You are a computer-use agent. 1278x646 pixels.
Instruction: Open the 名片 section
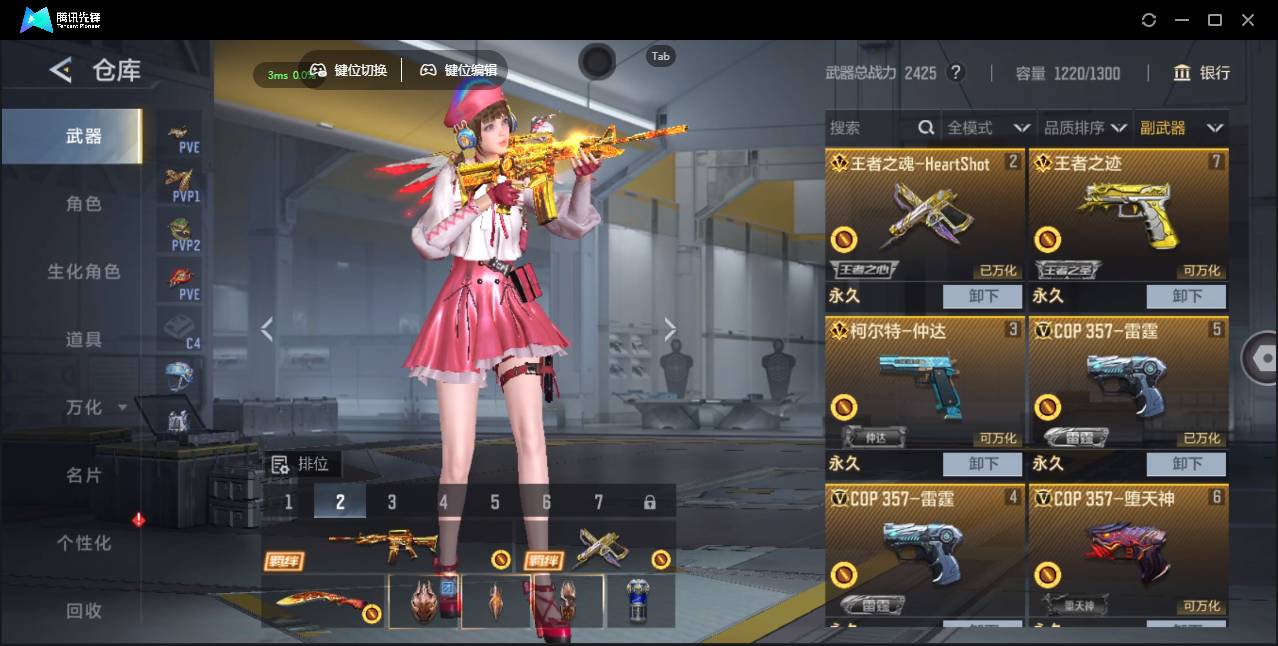point(84,476)
